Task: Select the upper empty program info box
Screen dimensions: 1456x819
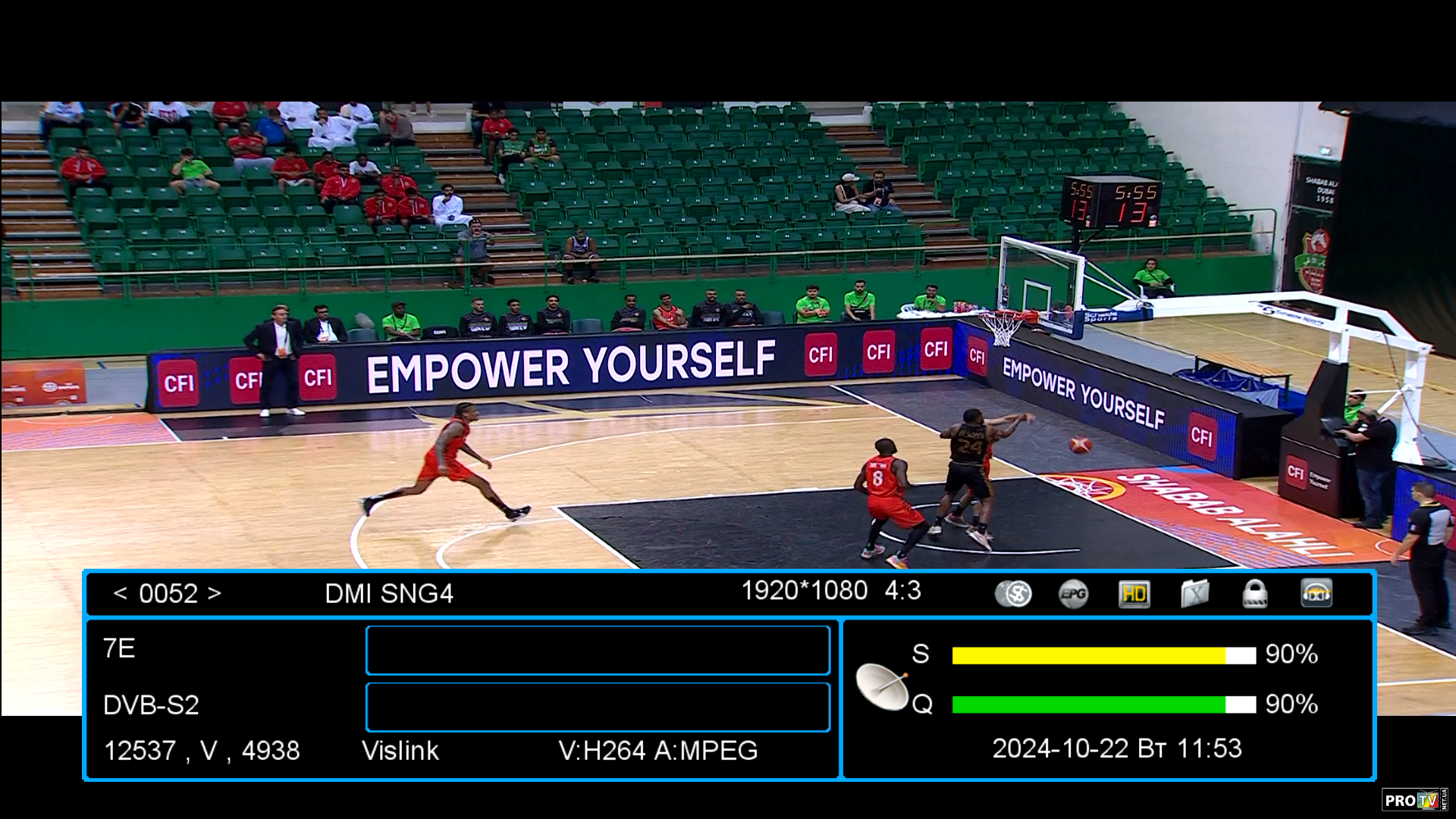Action: [x=598, y=650]
